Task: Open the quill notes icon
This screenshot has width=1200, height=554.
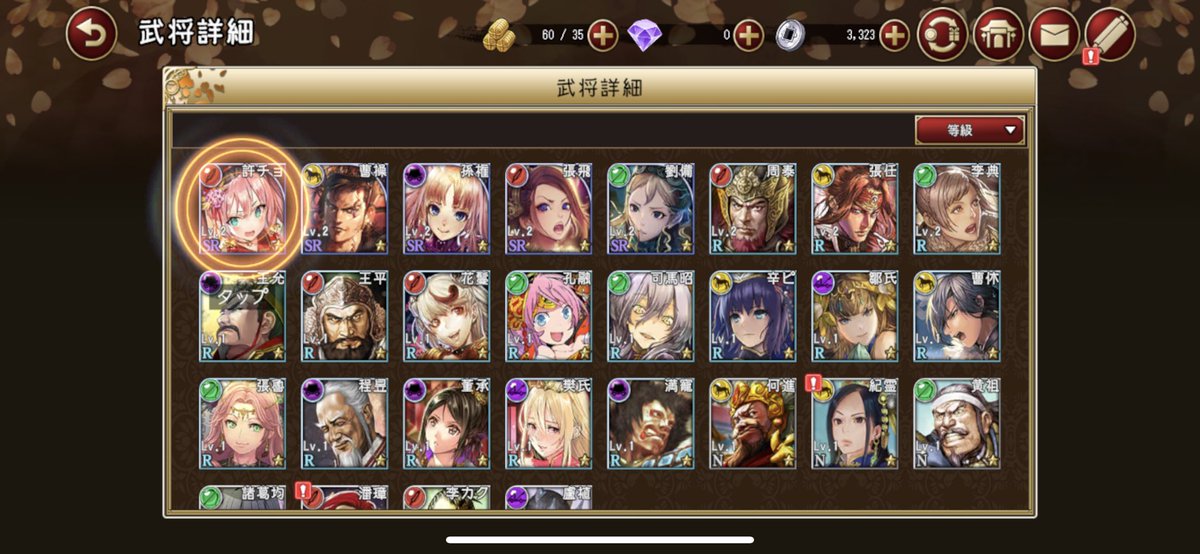Action: [x=1110, y=35]
